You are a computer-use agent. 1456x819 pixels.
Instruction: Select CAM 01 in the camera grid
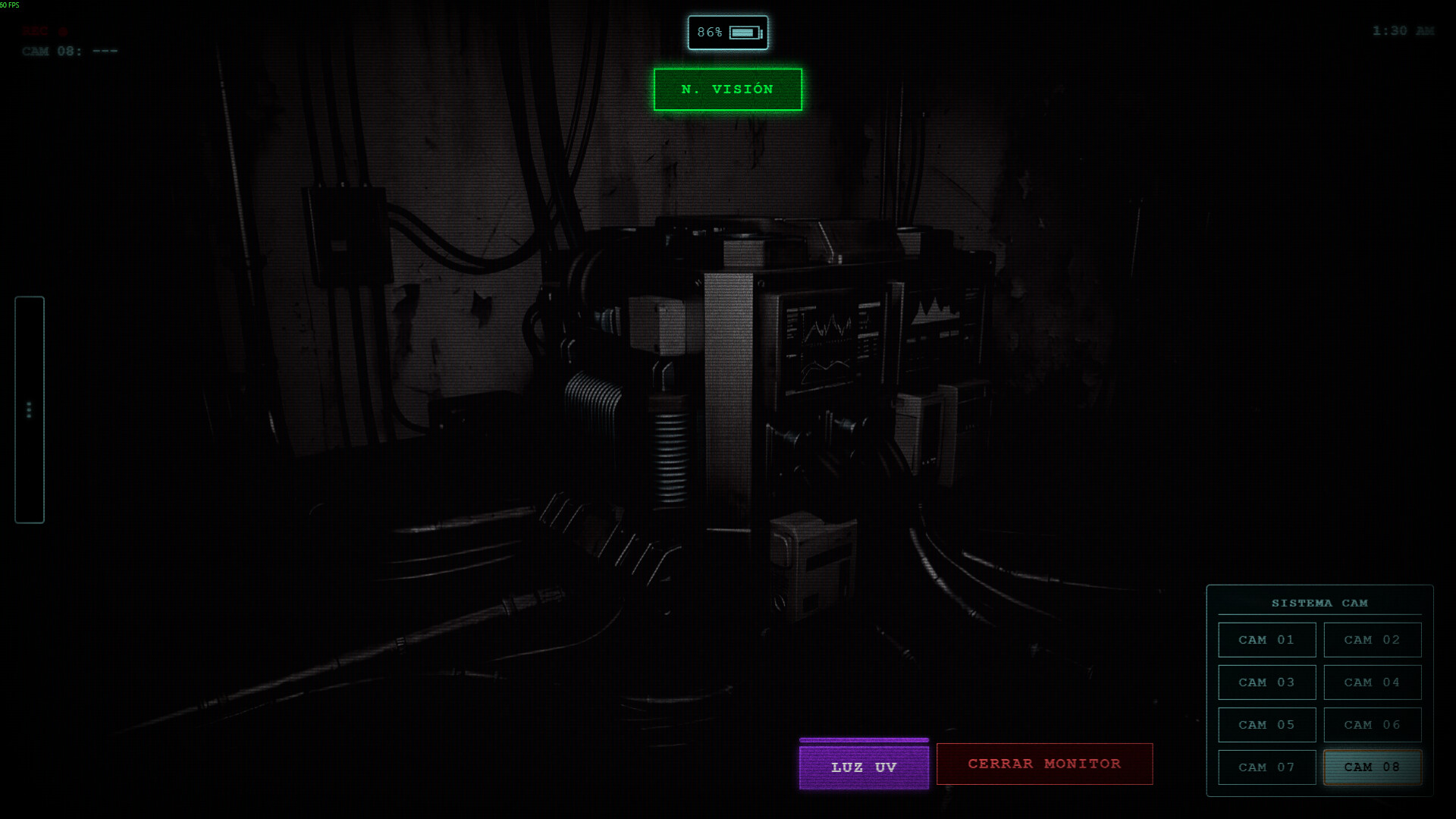pyautogui.click(x=1266, y=639)
